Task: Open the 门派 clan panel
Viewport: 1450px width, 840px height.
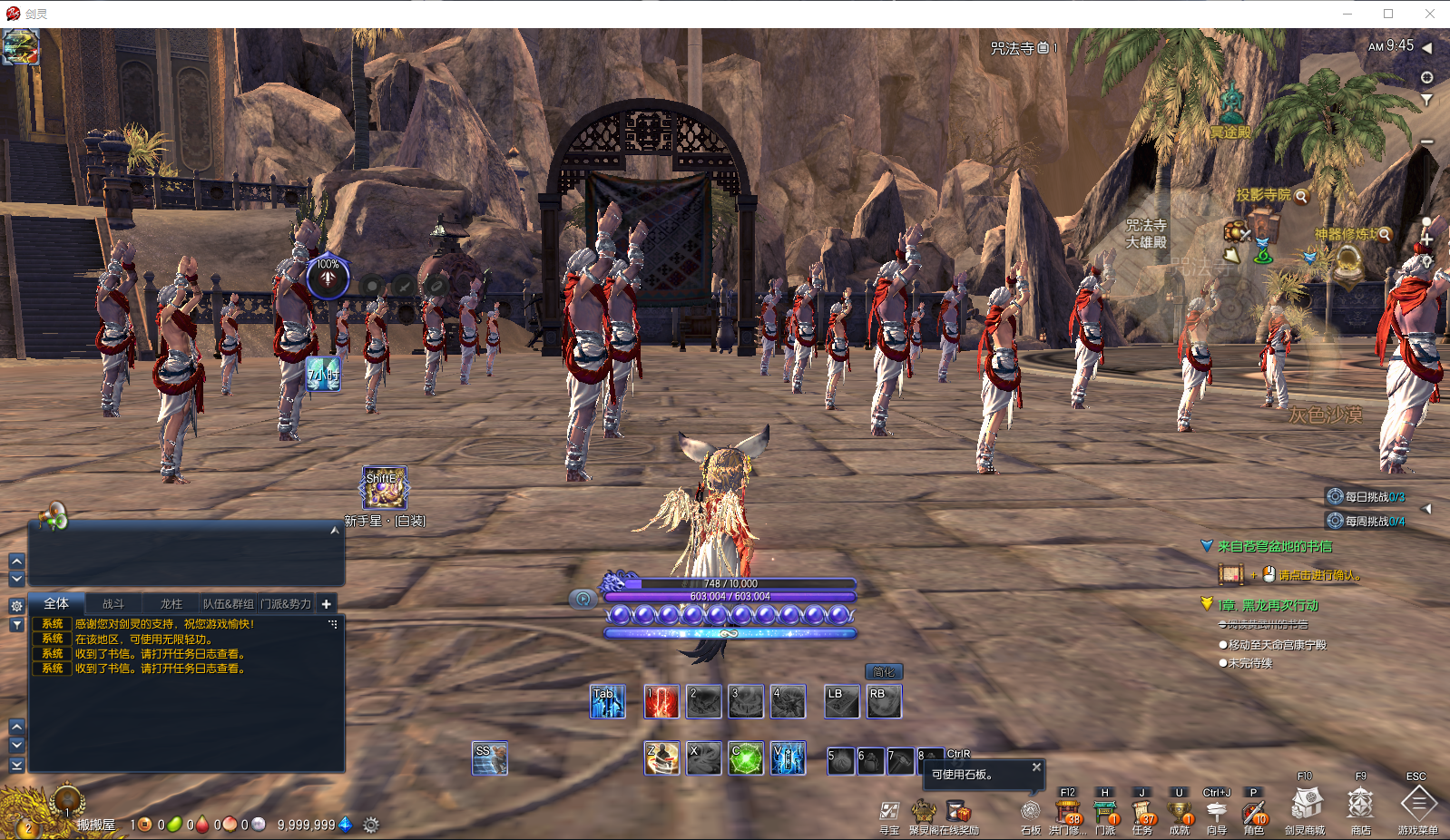Action: (x=1105, y=812)
